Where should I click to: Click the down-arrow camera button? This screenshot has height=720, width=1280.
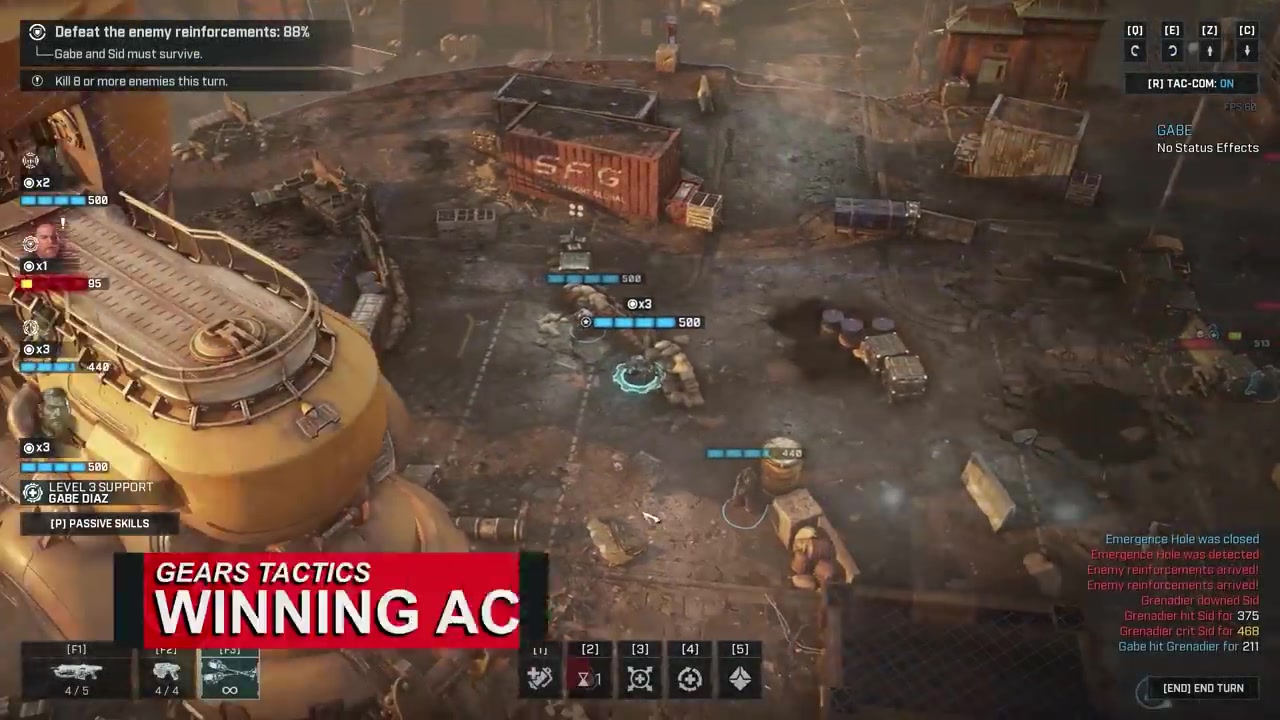pyautogui.click(x=1247, y=51)
